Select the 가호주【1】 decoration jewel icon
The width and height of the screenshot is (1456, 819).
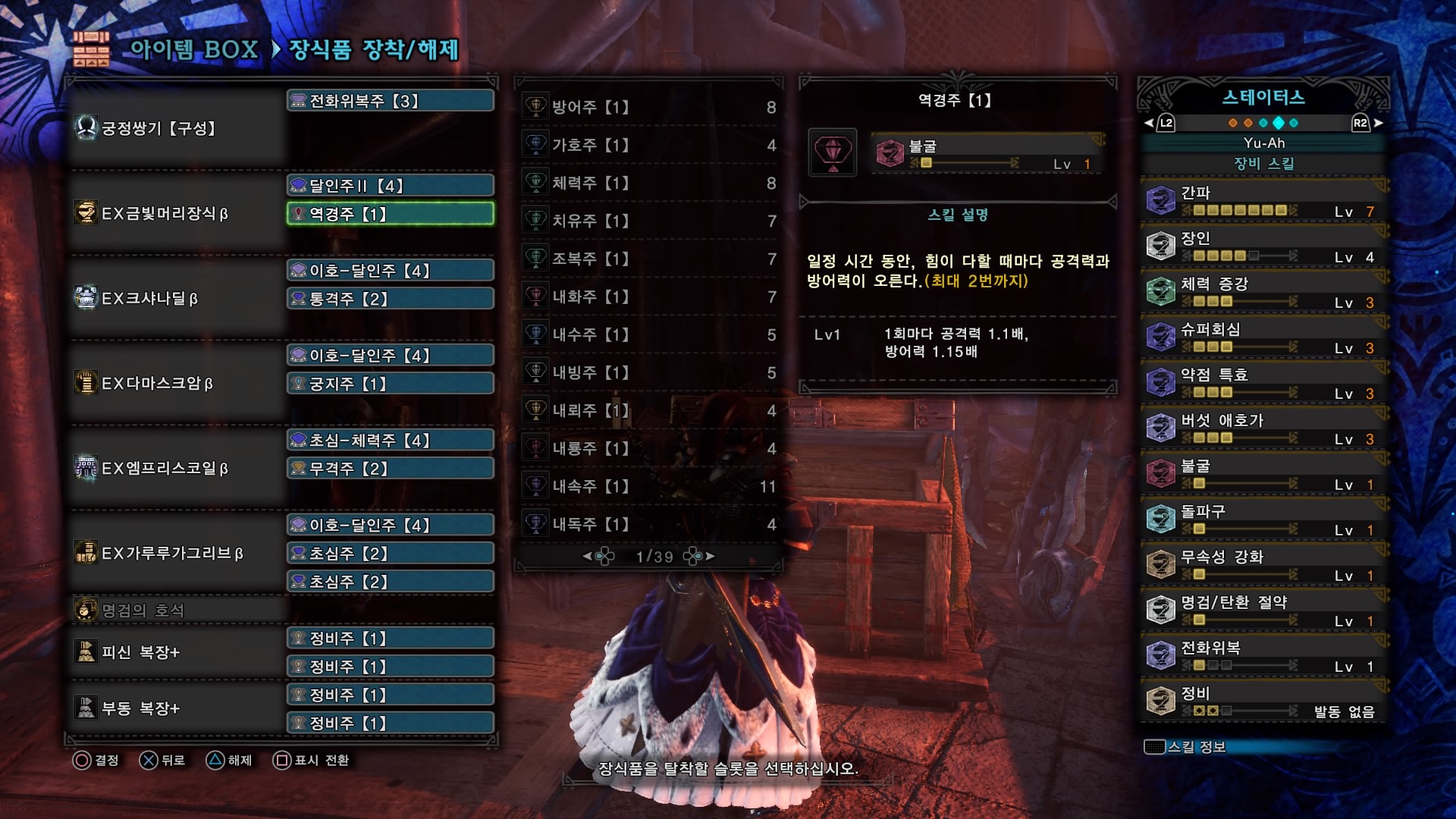point(535,145)
